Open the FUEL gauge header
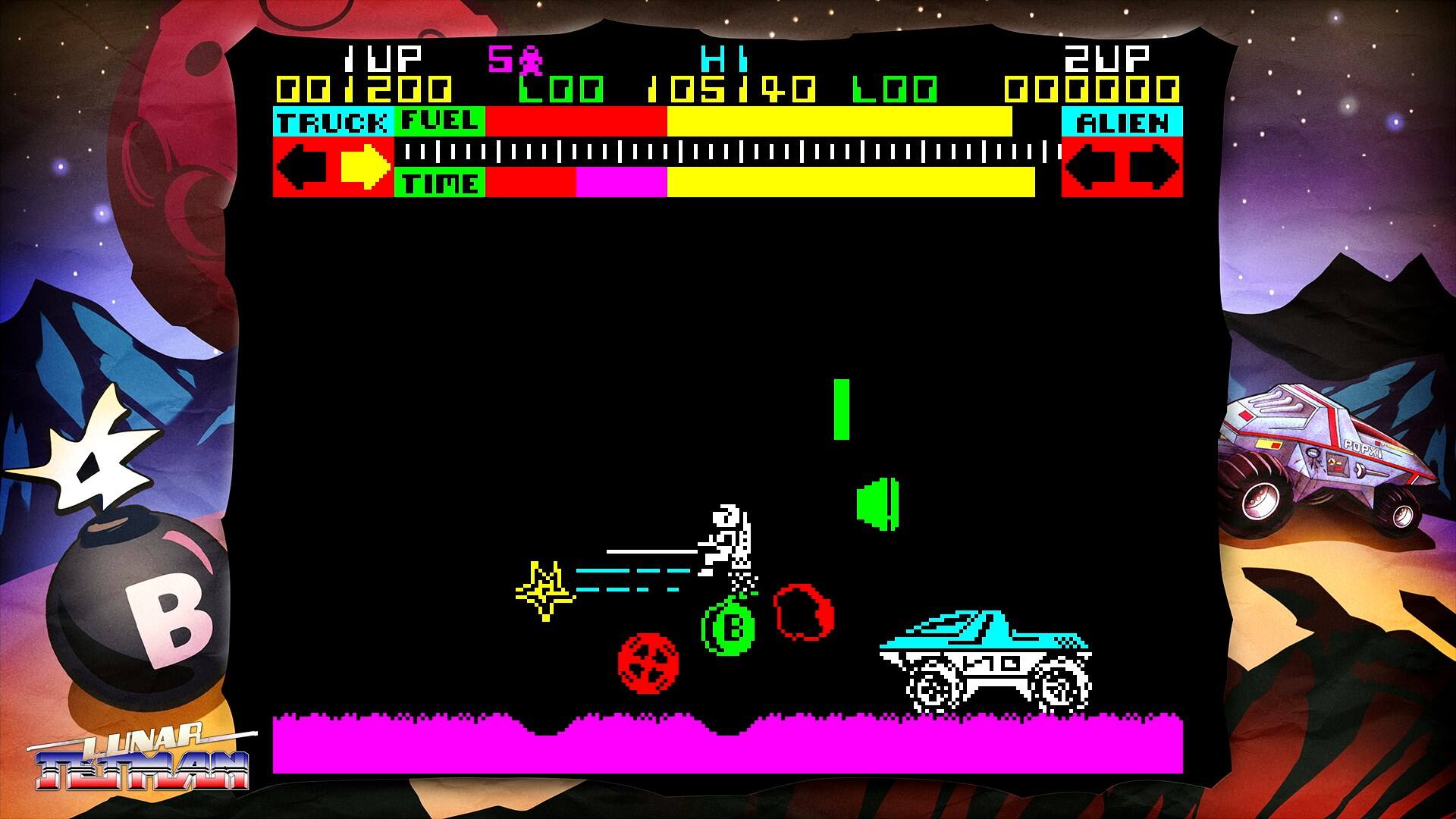The height and width of the screenshot is (819, 1456). point(438,120)
